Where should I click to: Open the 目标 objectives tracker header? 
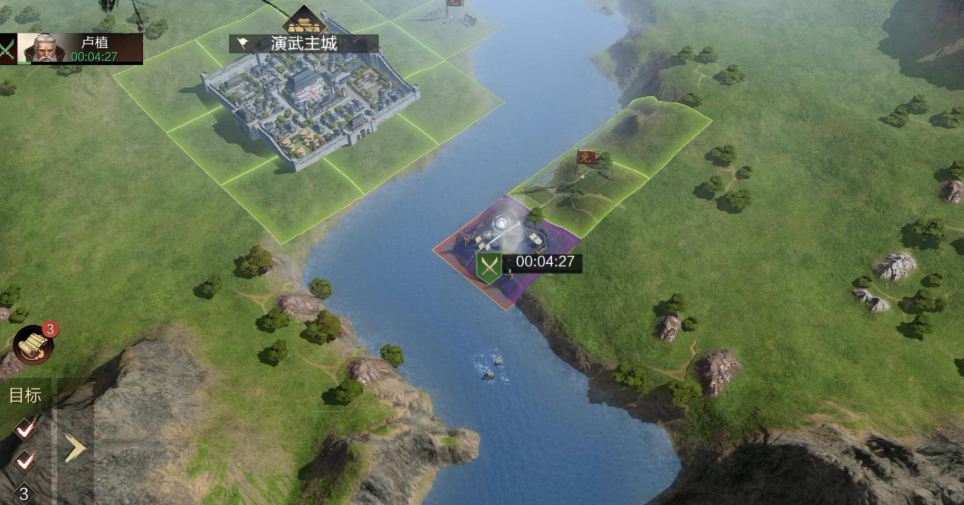point(25,395)
